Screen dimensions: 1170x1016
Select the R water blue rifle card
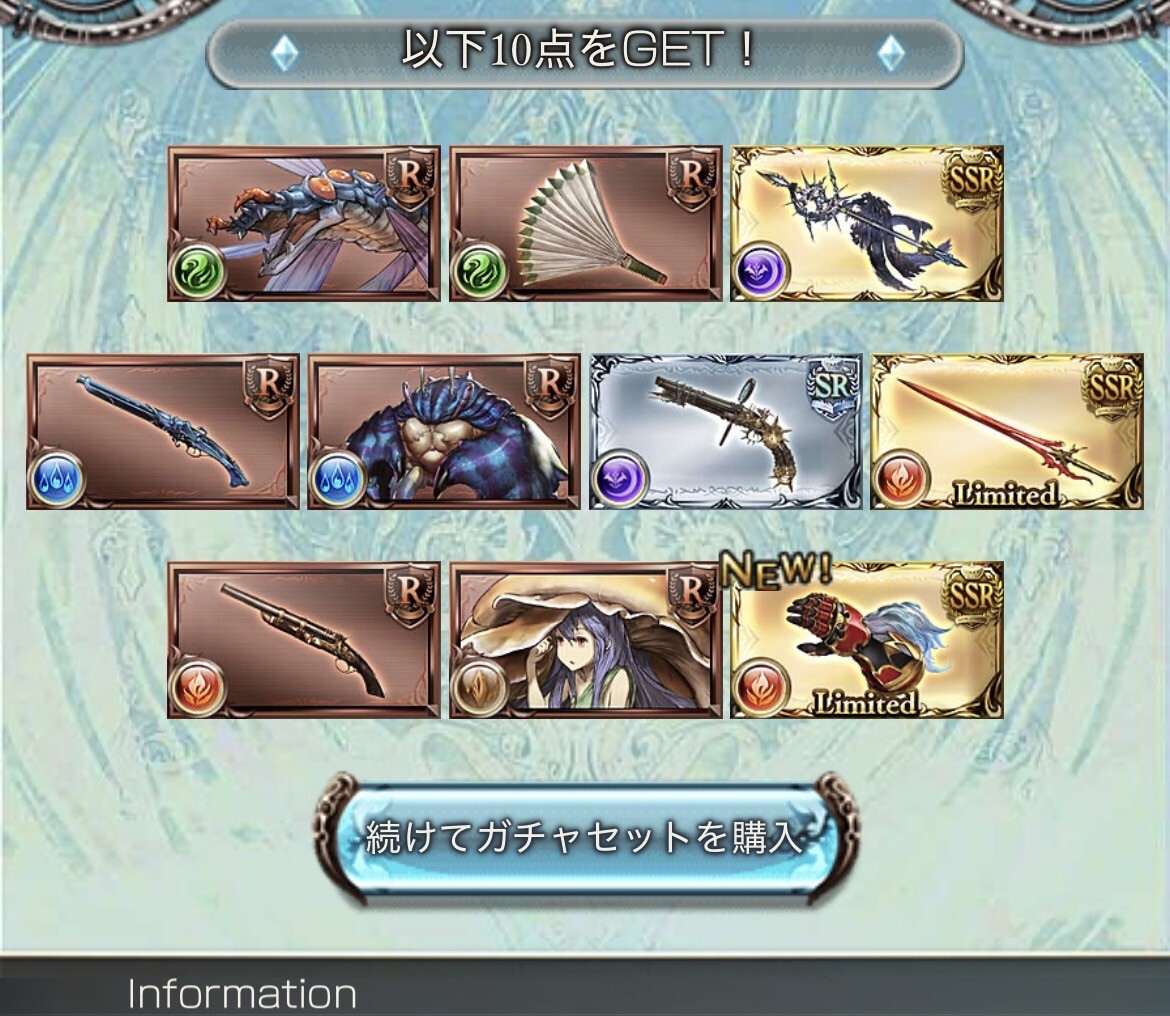pyautogui.click(x=163, y=432)
